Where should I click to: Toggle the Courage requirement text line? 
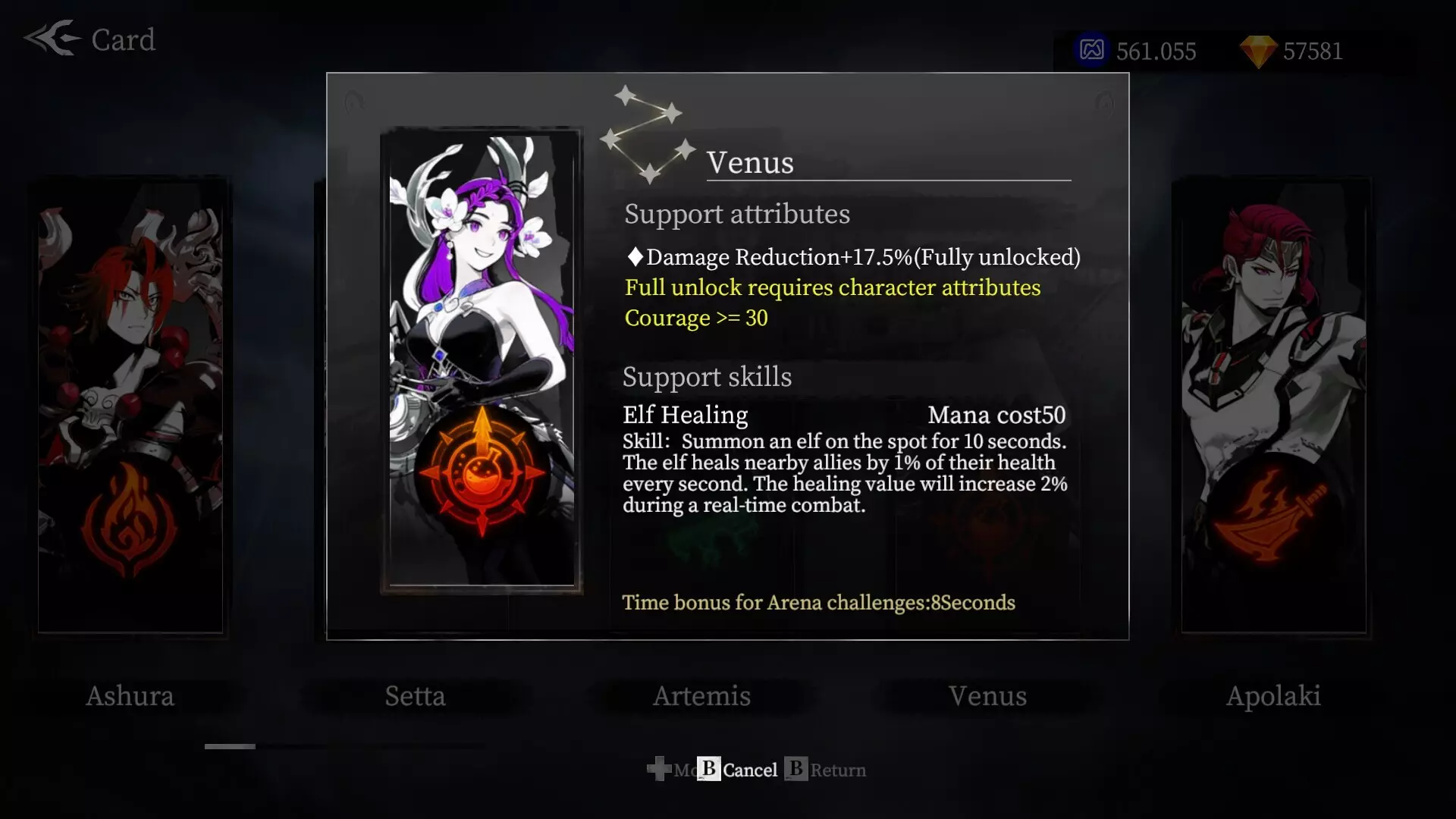695,318
